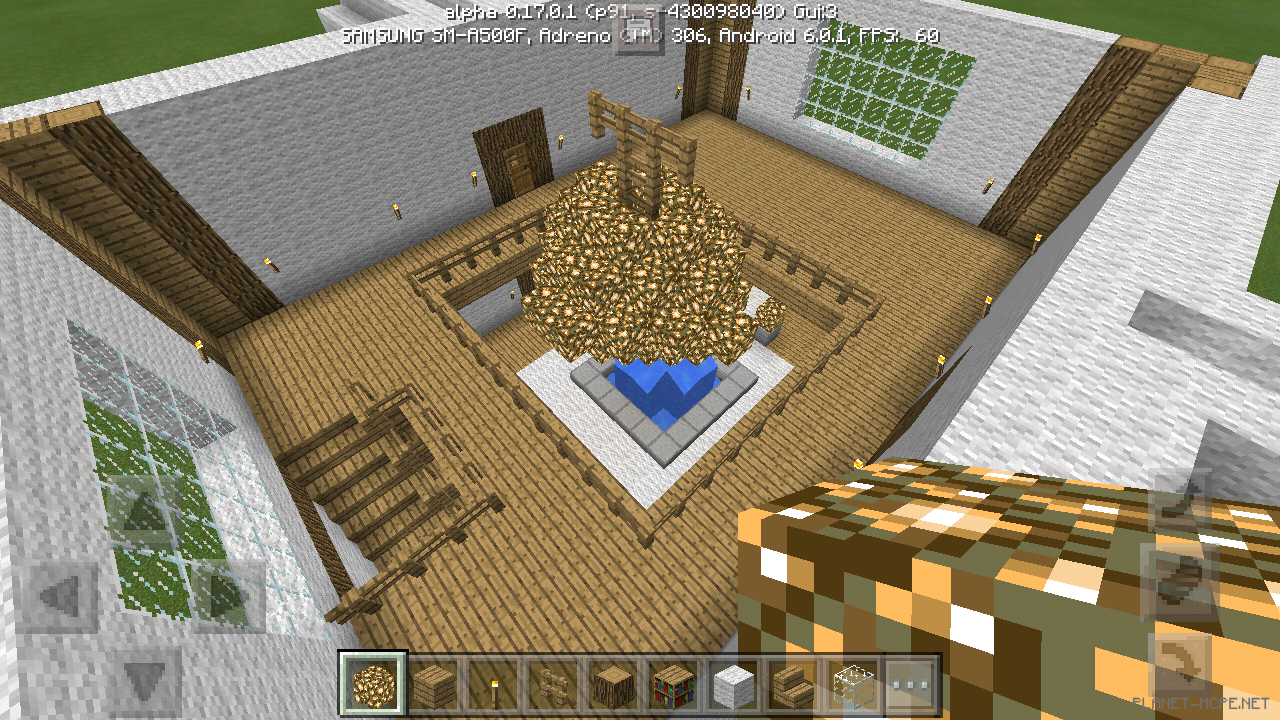
Task: Select the glass block in the hotbar
Action: pos(852,685)
